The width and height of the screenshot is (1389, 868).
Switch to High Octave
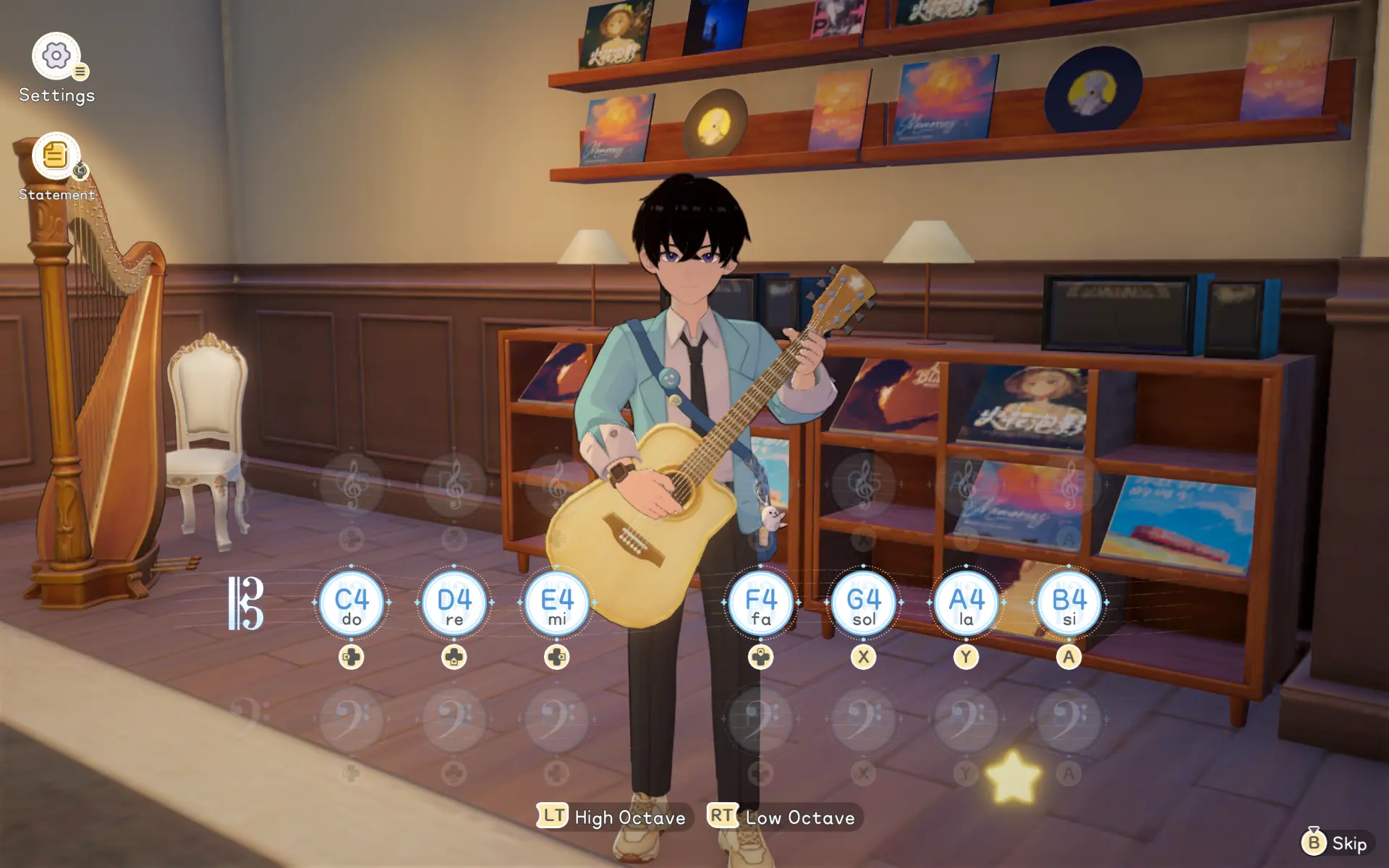(613, 817)
